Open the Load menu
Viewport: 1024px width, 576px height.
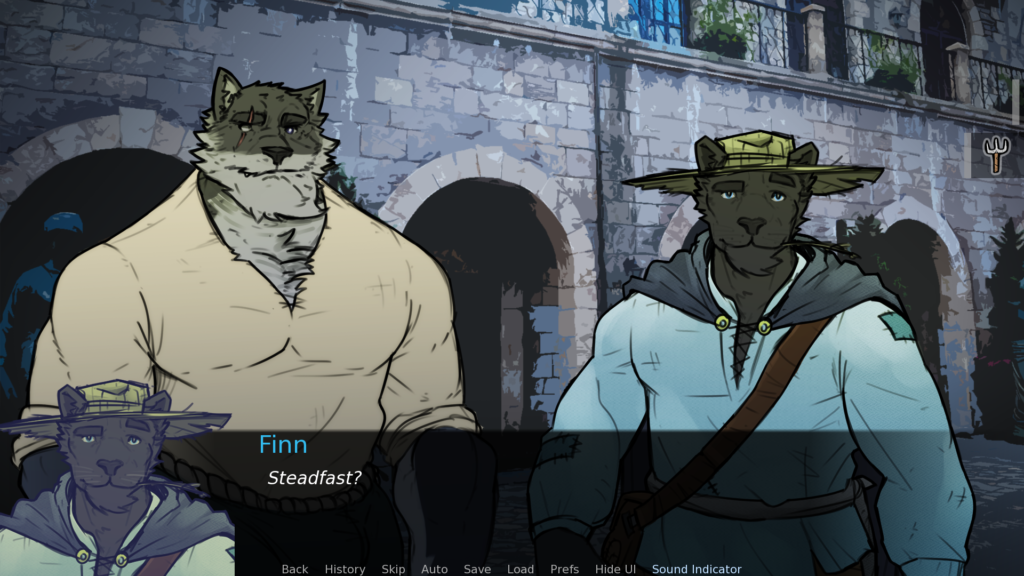[520, 569]
